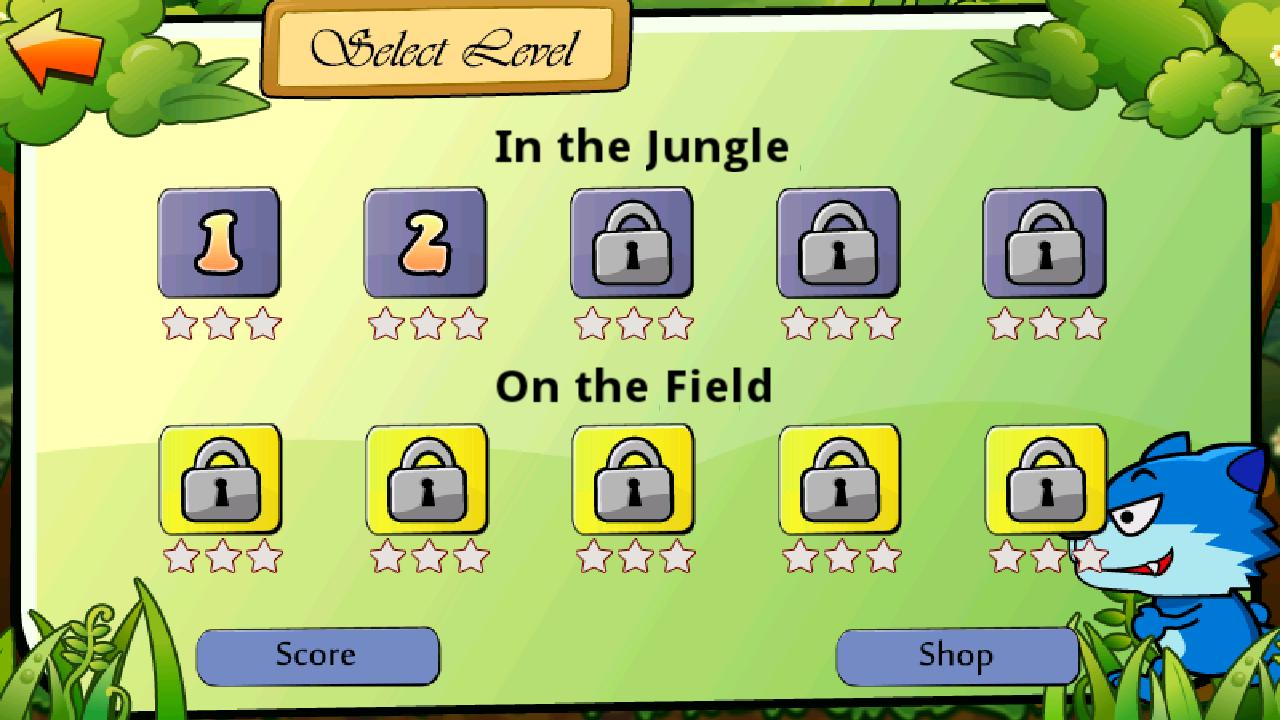Select level 1 in the Jungle
1280x720 pixels.
tap(219, 243)
